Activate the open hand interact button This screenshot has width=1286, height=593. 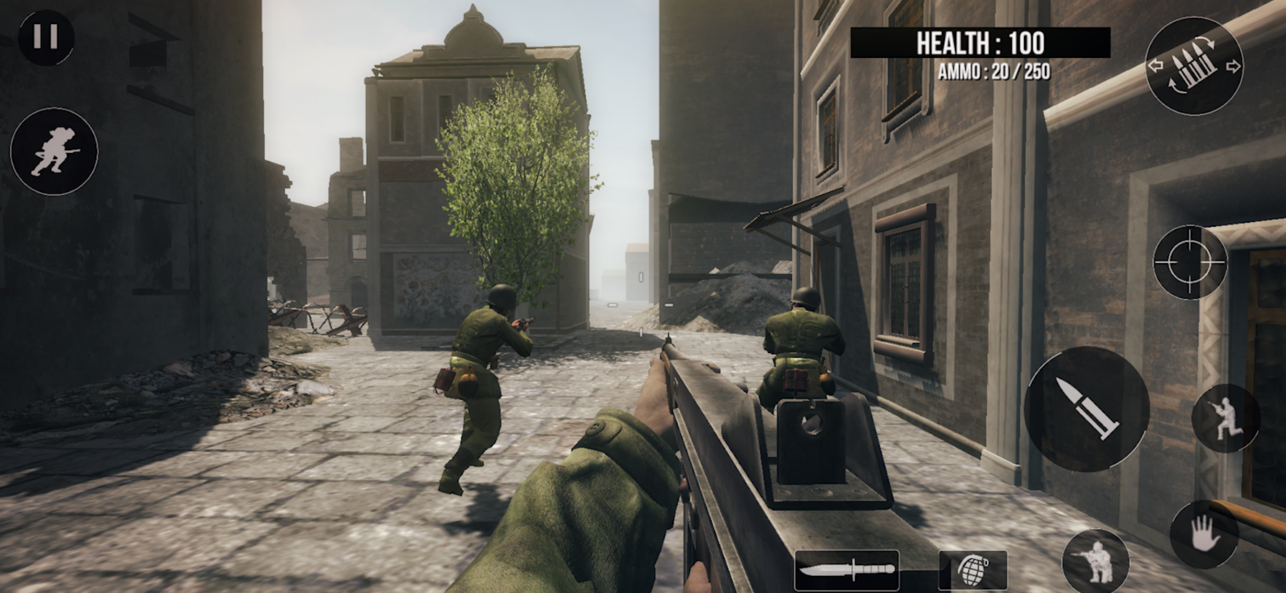click(x=1203, y=534)
